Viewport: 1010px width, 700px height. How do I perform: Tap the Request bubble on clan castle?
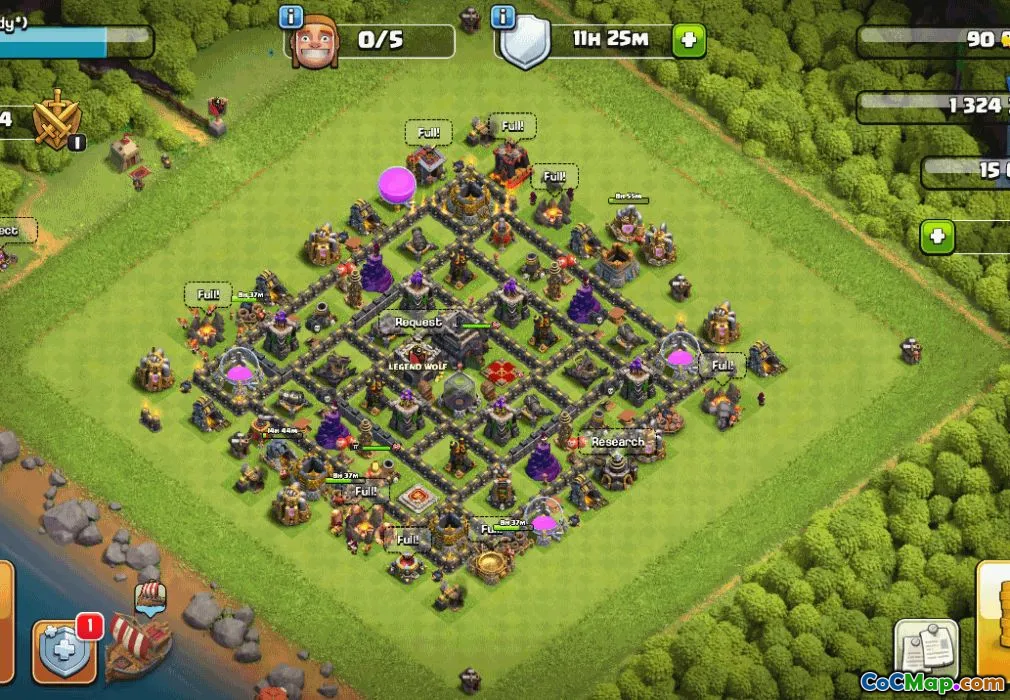point(418,323)
